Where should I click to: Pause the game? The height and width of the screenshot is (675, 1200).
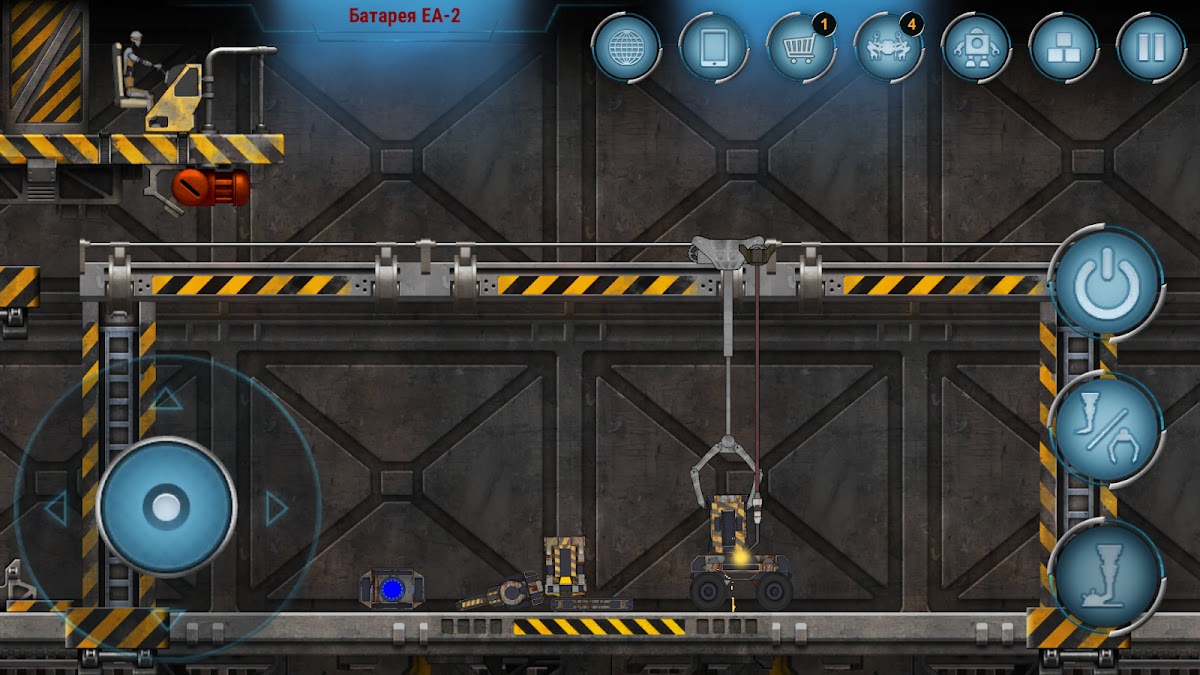[1151, 47]
